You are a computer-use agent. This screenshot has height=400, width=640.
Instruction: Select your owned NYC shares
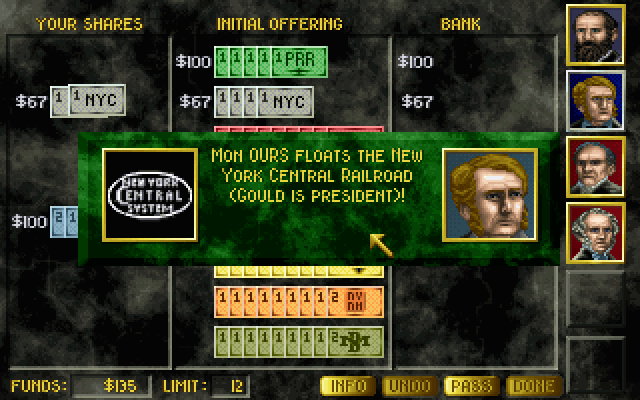88,101
